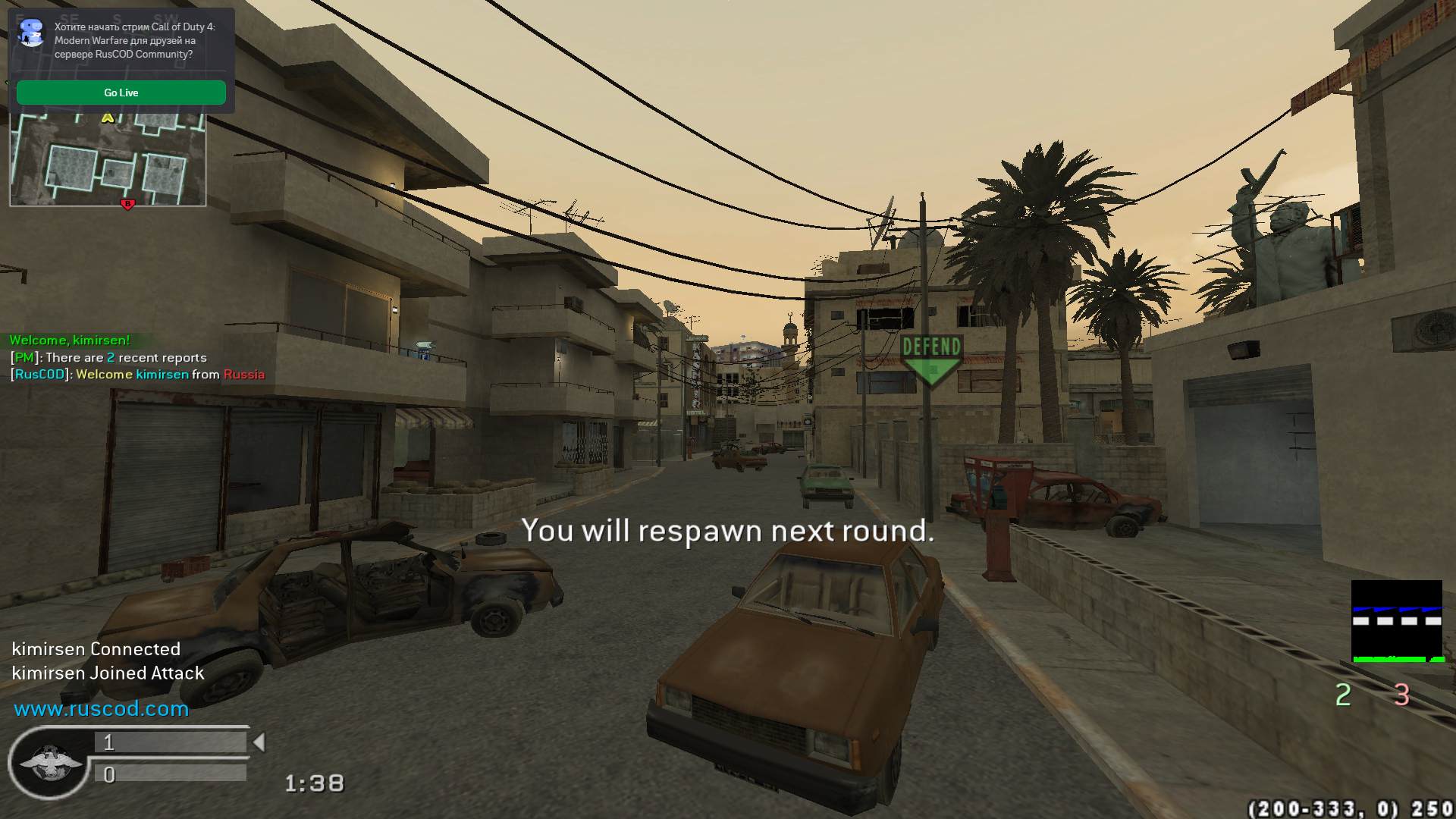1456x819 pixels.
Task: Click the red B objective marker on minimap
Action: click(127, 204)
